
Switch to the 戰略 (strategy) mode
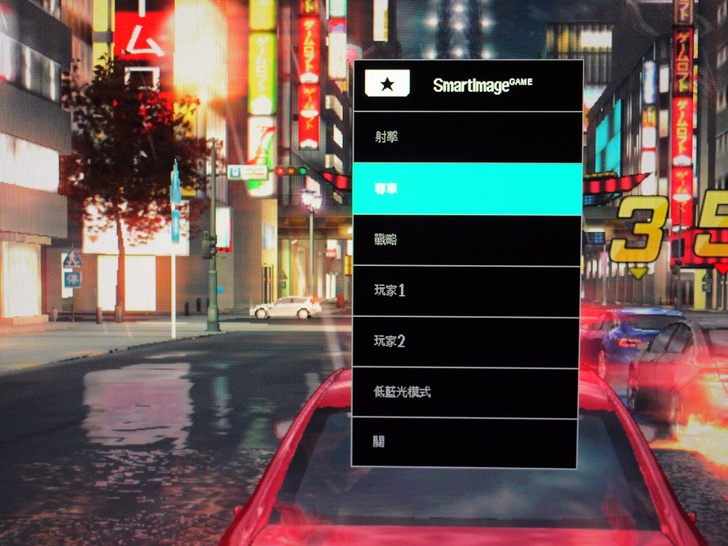tap(466, 240)
